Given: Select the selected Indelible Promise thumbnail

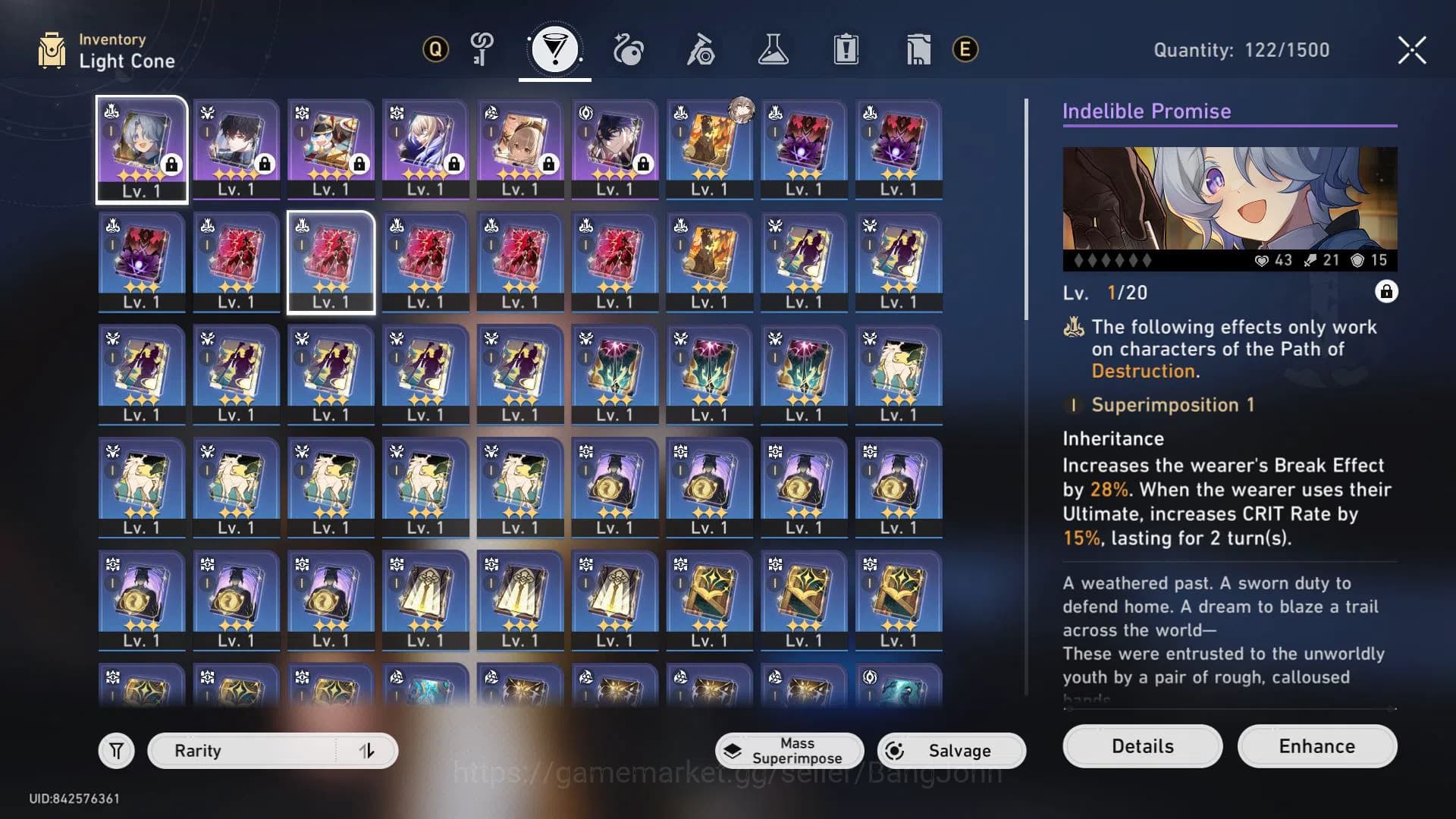Looking at the screenshot, I should (141, 149).
